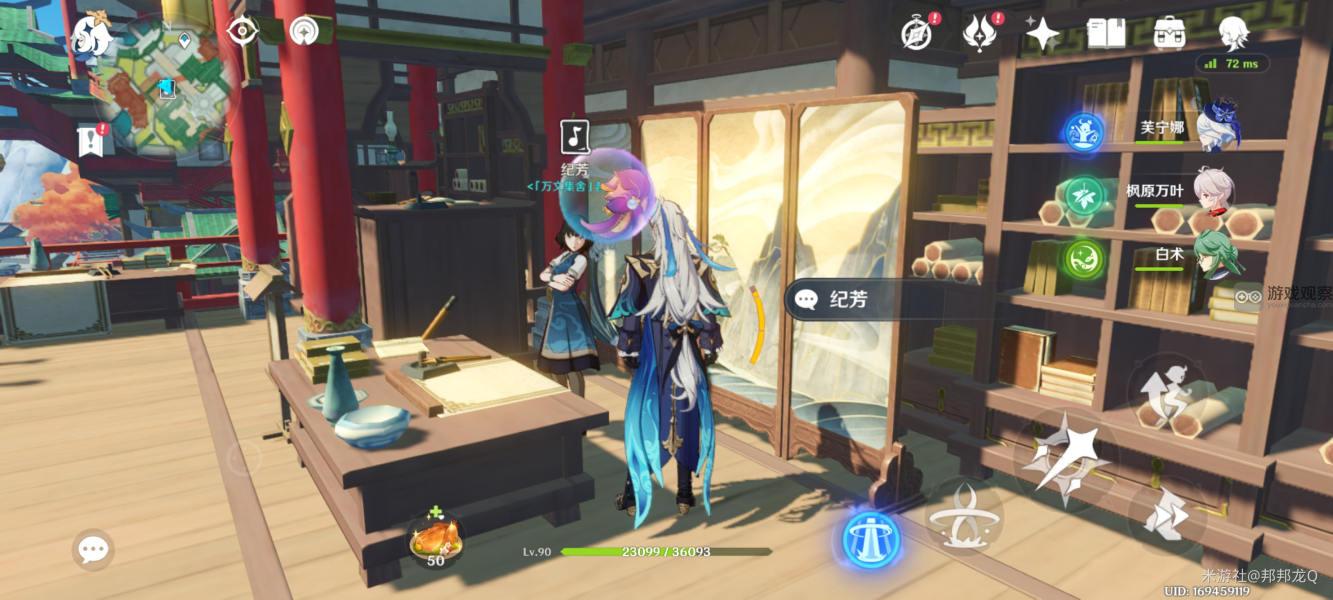Screen dimensions: 1333x600
Task: Open the book handbook icon
Action: (x=1106, y=34)
